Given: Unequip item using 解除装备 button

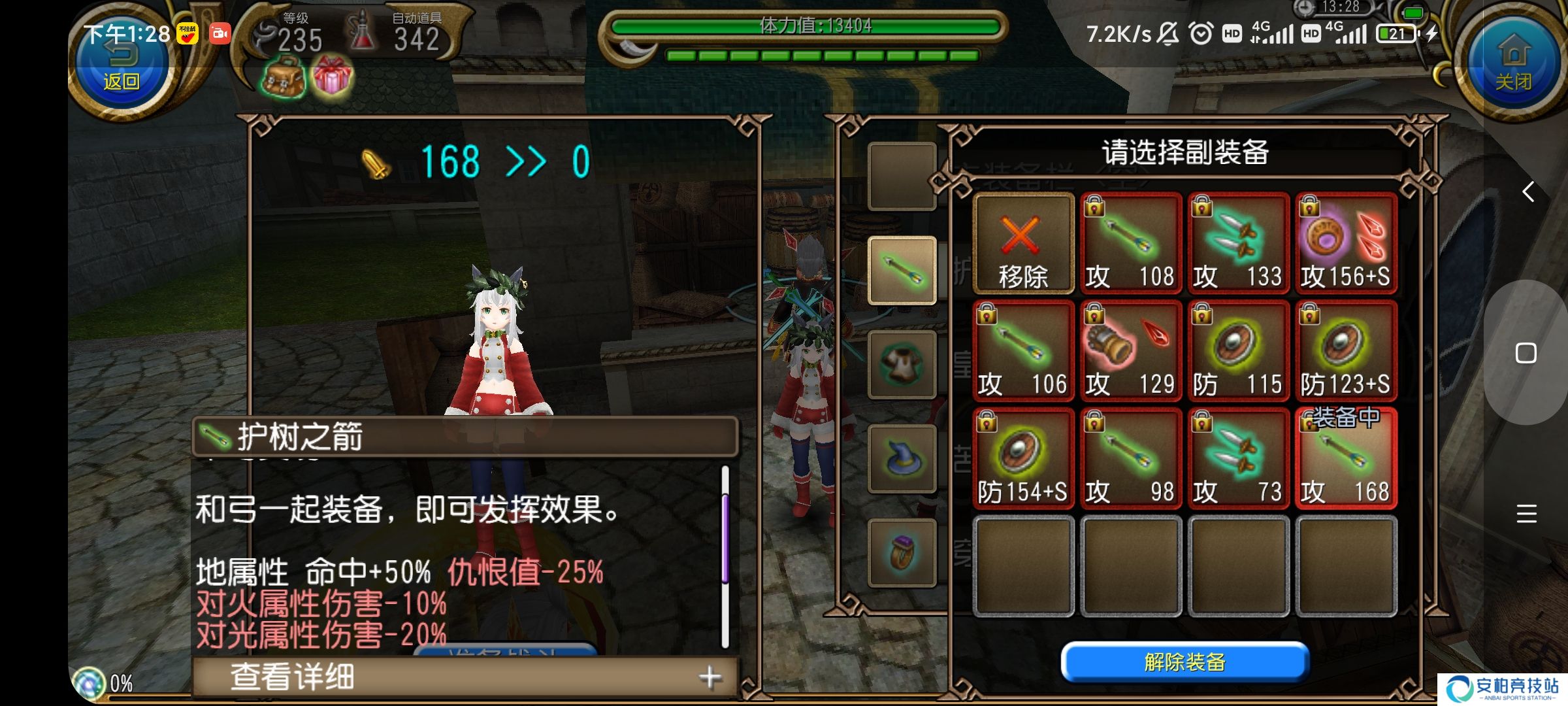Looking at the screenshot, I should tap(1184, 662).
